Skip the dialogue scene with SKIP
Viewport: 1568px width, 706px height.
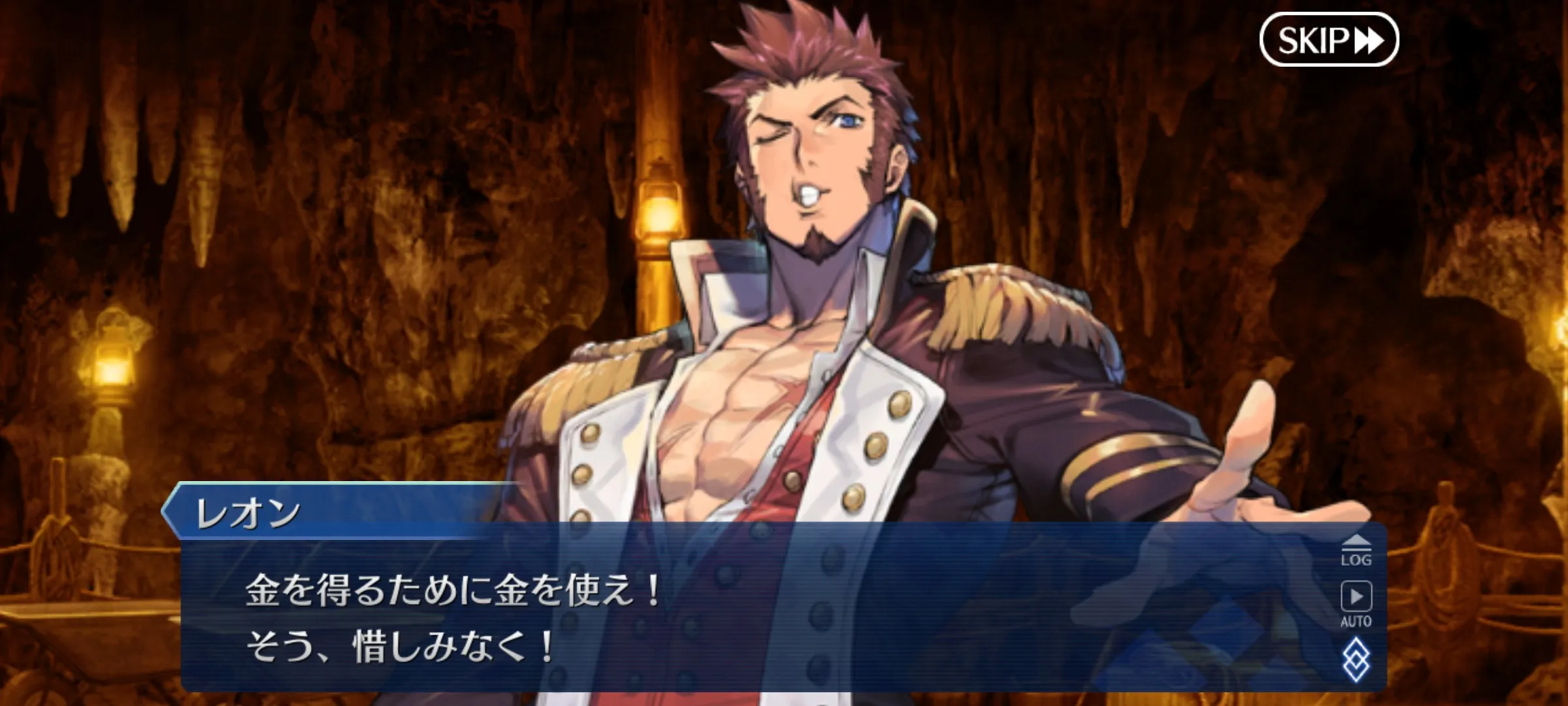pyautogui.click(x=1328, y=40)
